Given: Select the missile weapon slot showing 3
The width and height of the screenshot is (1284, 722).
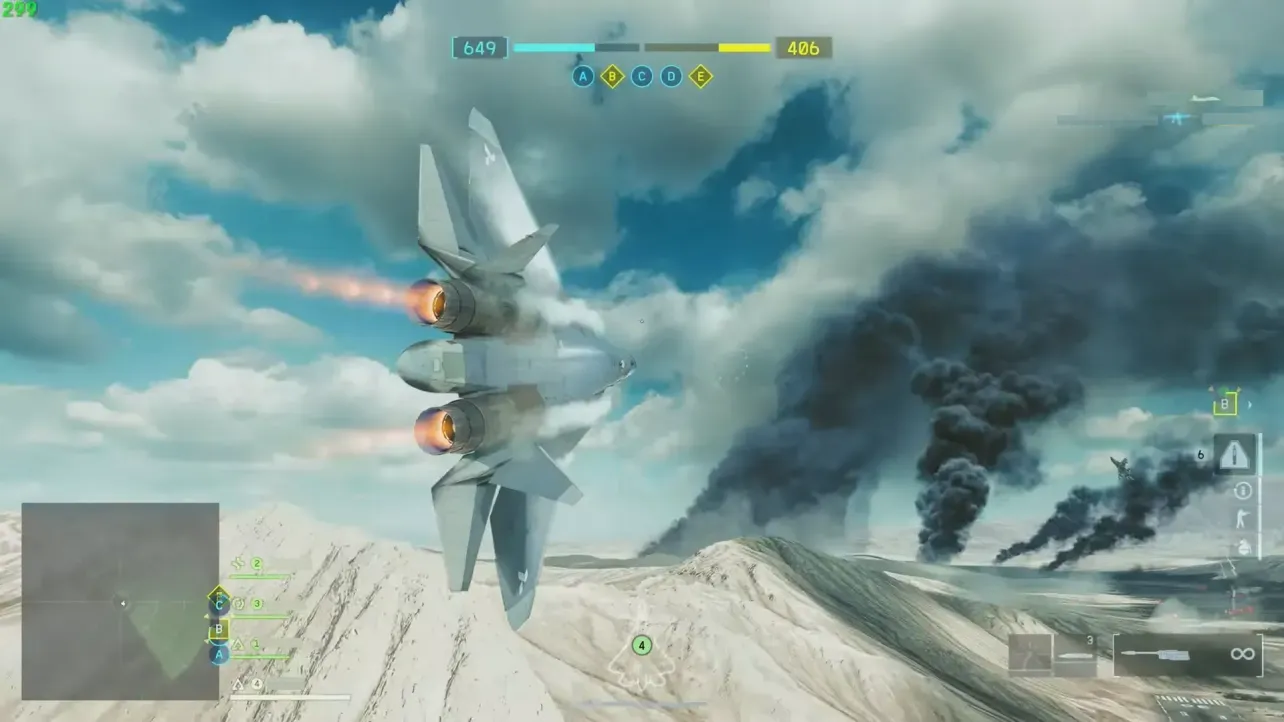Looking at the screenshot, I should pos(1076,655).
